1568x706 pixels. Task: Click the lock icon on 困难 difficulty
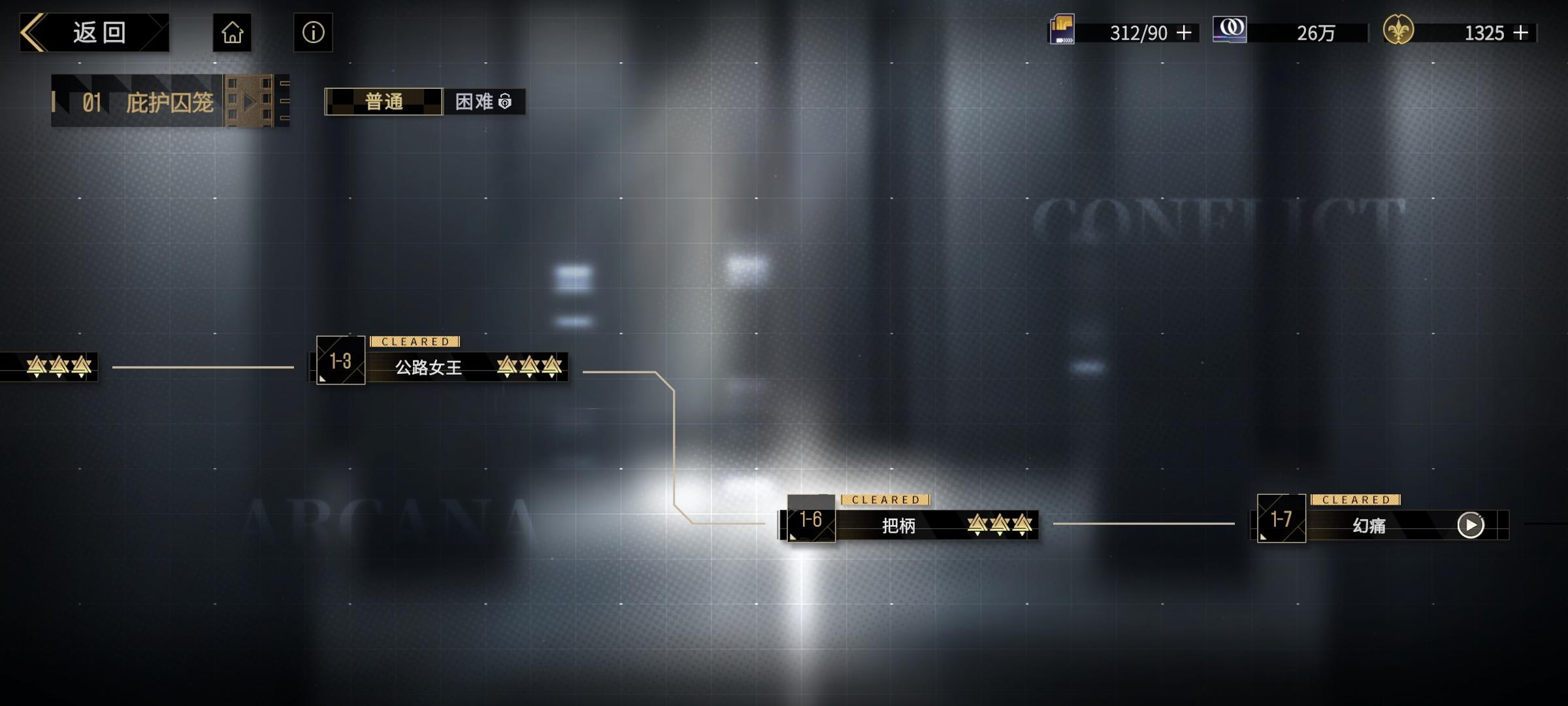click(504, 102)
